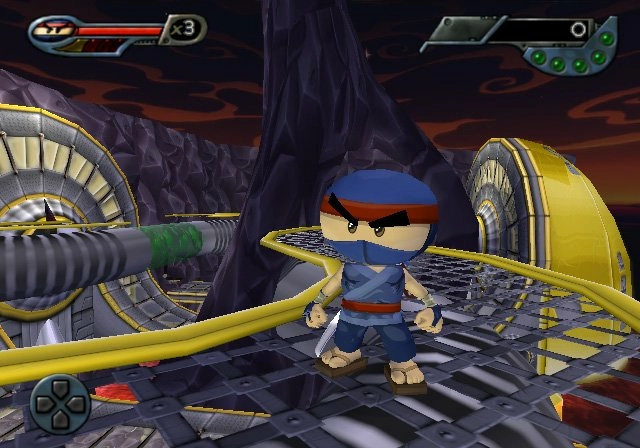Image resolution: width=640 pixels, height=448 pixels.
Task: Click the ninja portrait icon
Action: [x=49, y=31]
